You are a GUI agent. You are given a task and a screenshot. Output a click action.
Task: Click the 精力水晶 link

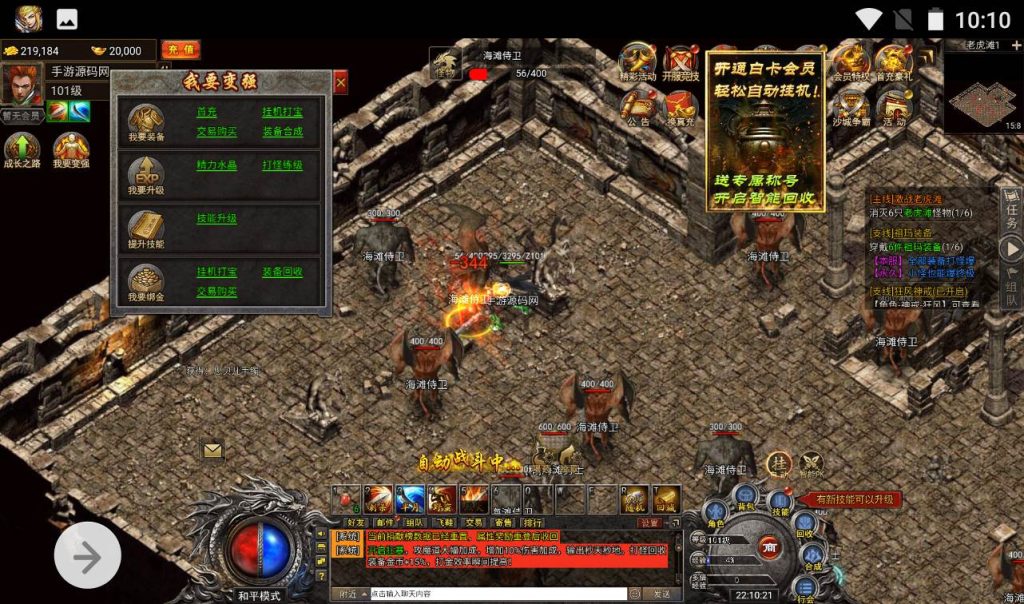click(216, 165)
